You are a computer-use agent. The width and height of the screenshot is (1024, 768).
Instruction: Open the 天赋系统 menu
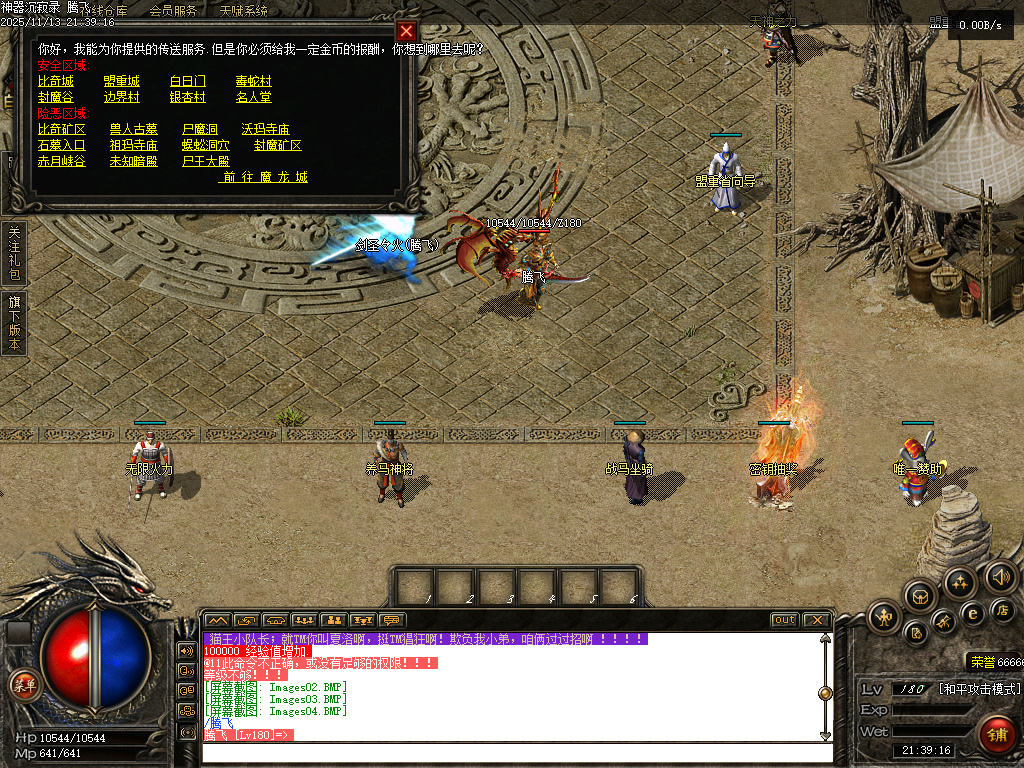click(243, 11)
